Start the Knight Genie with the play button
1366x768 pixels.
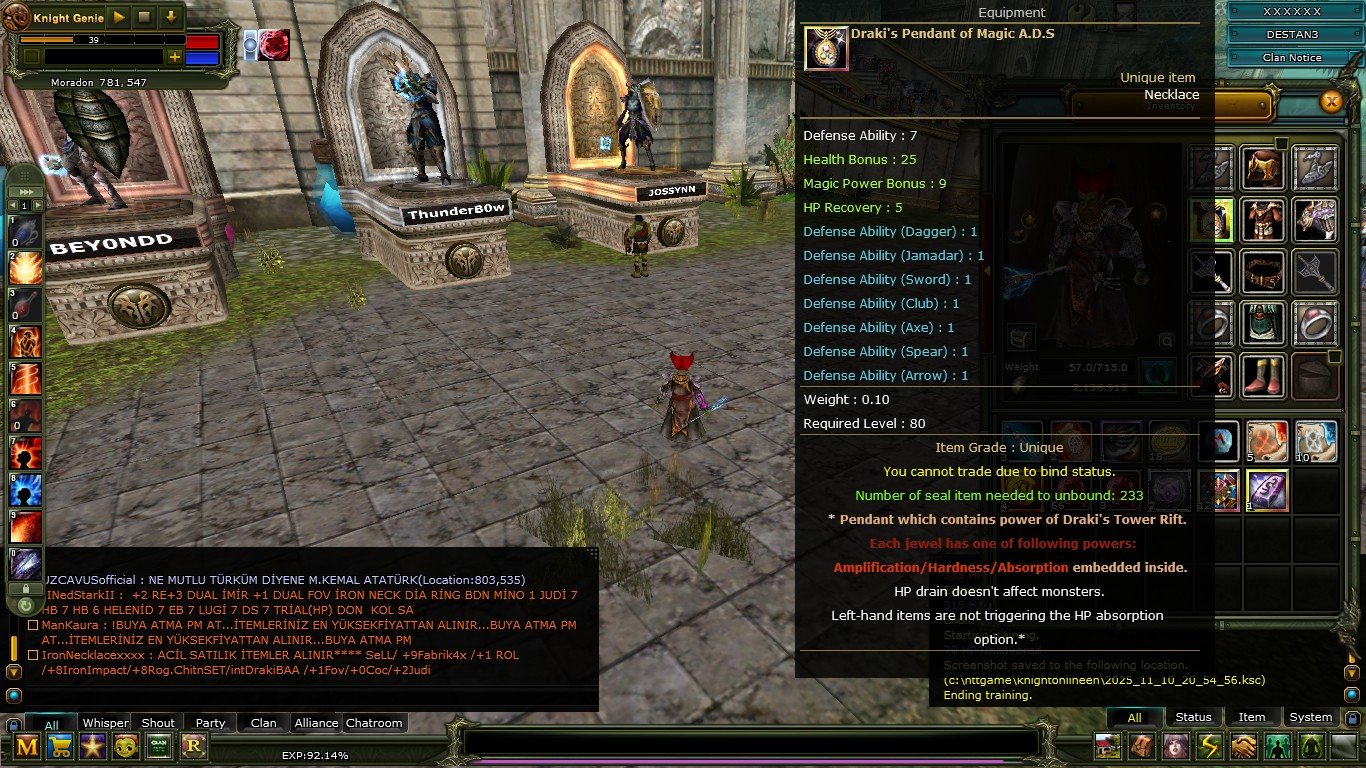pyautogui.click(x=118, y=17)
